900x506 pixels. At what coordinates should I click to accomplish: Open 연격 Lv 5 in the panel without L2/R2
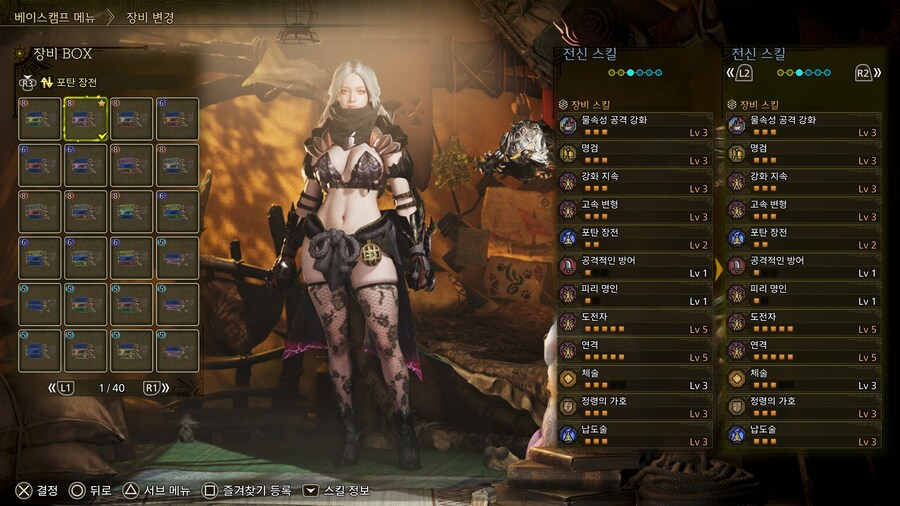coord(634,350)
